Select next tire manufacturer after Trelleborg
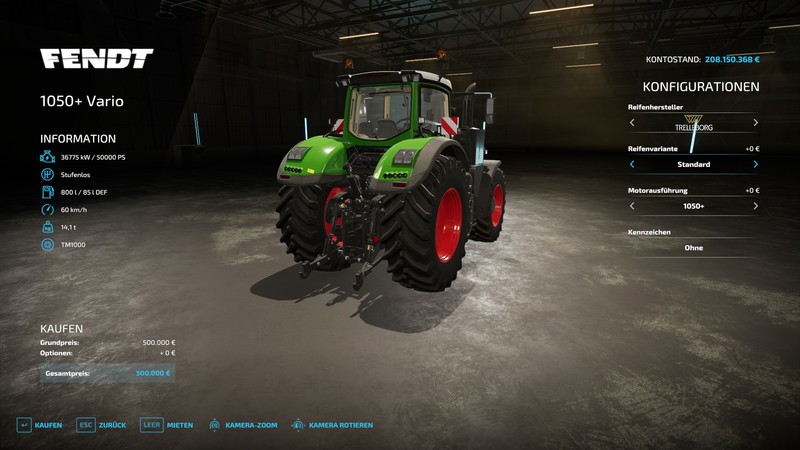This screenshot has height=450, width=800. coord(755,123)
